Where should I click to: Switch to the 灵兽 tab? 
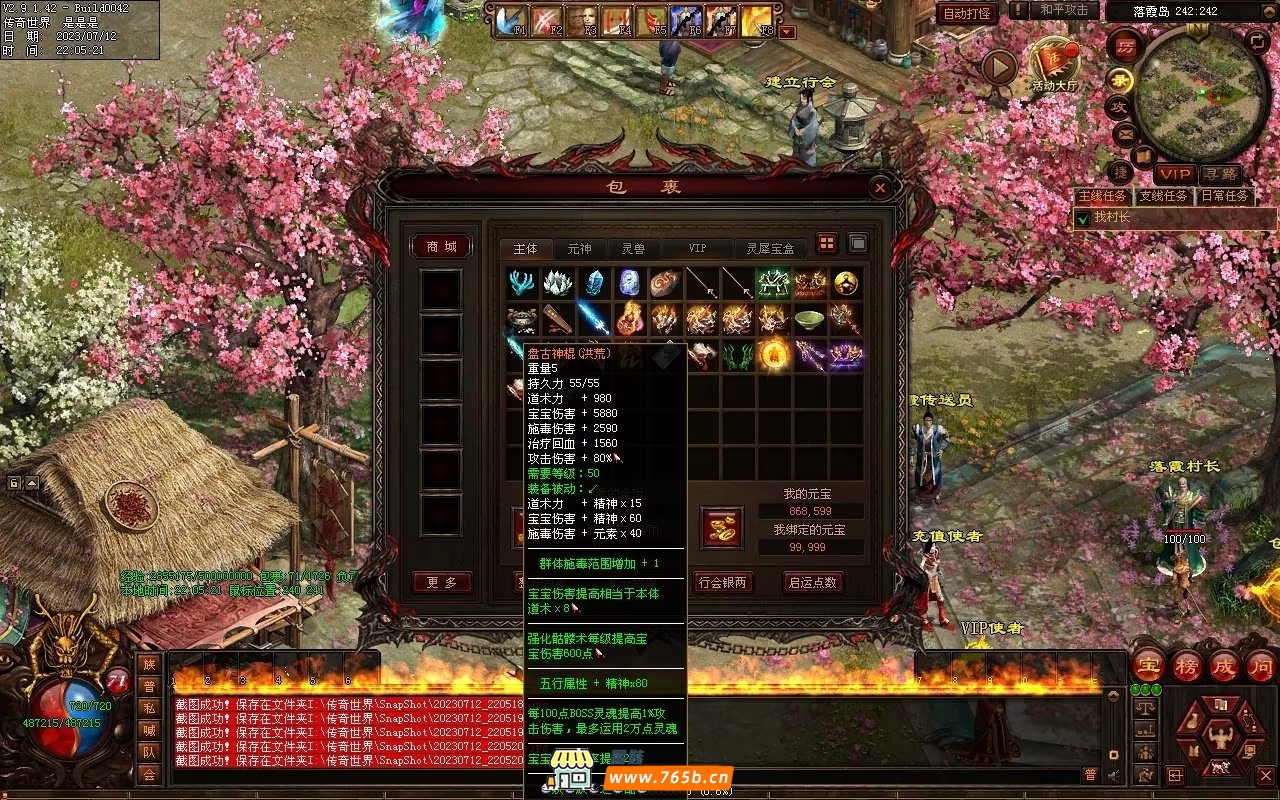coord(633,249)
